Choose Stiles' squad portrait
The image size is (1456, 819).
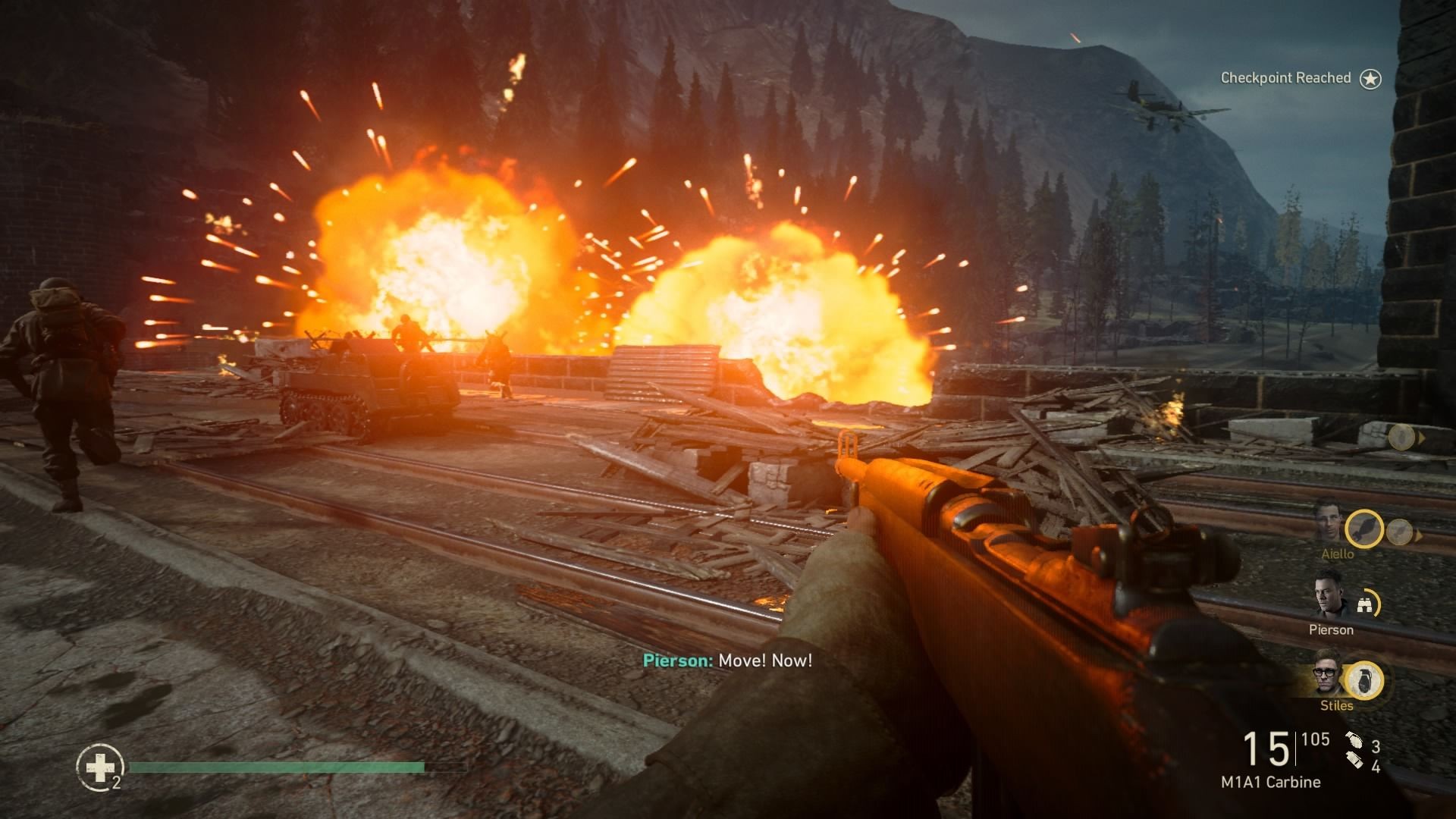point(1329,673)
